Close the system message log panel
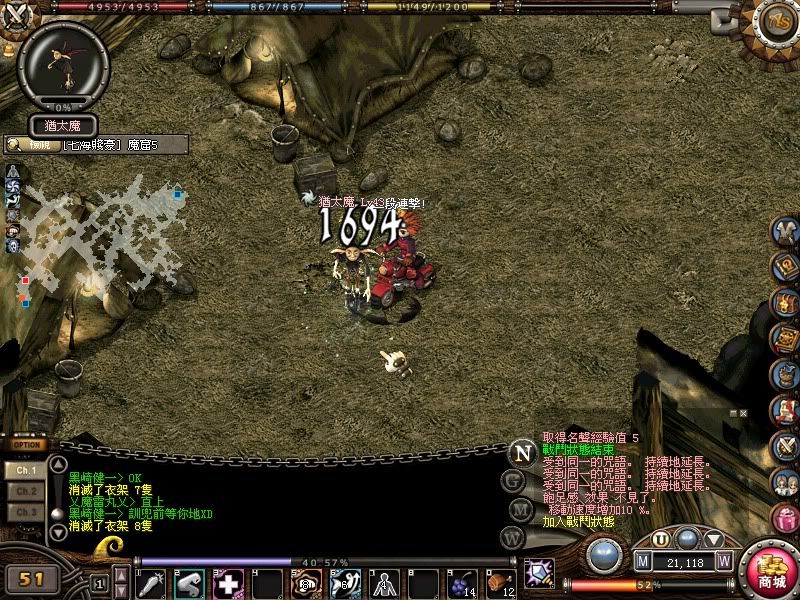800x600 pixels. 743,412
